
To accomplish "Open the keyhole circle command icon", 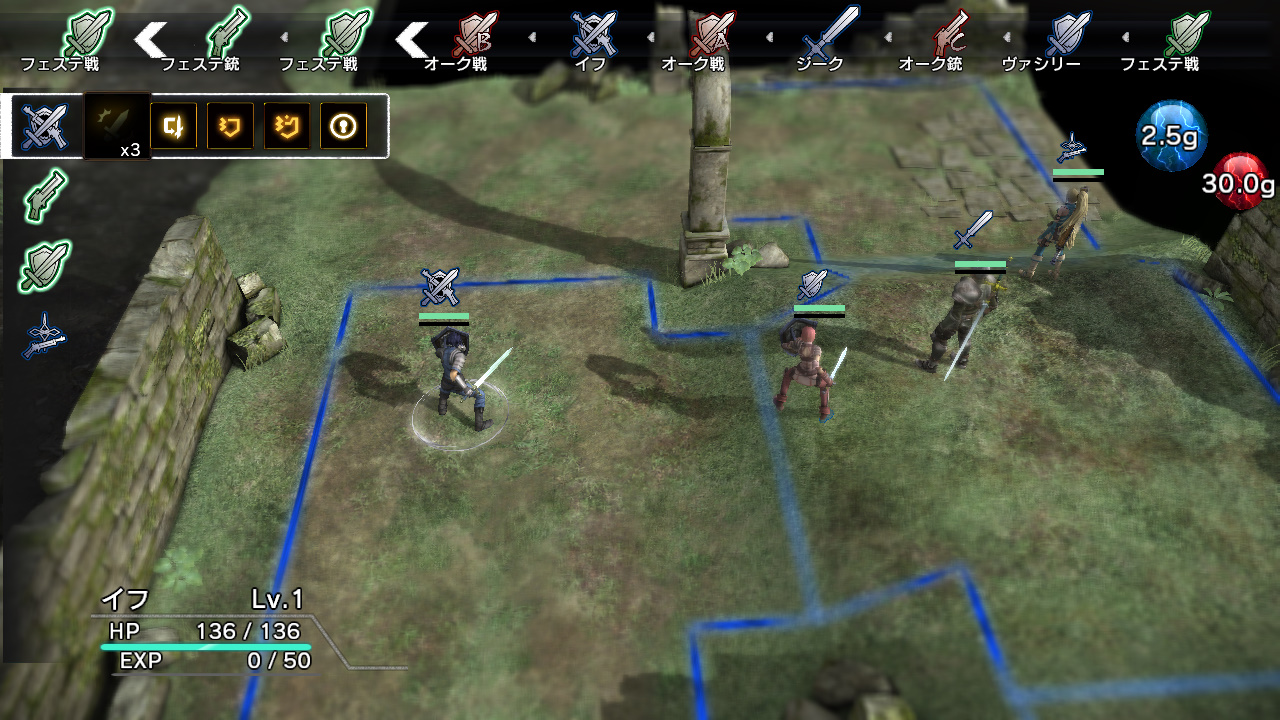I will [343, 126].
